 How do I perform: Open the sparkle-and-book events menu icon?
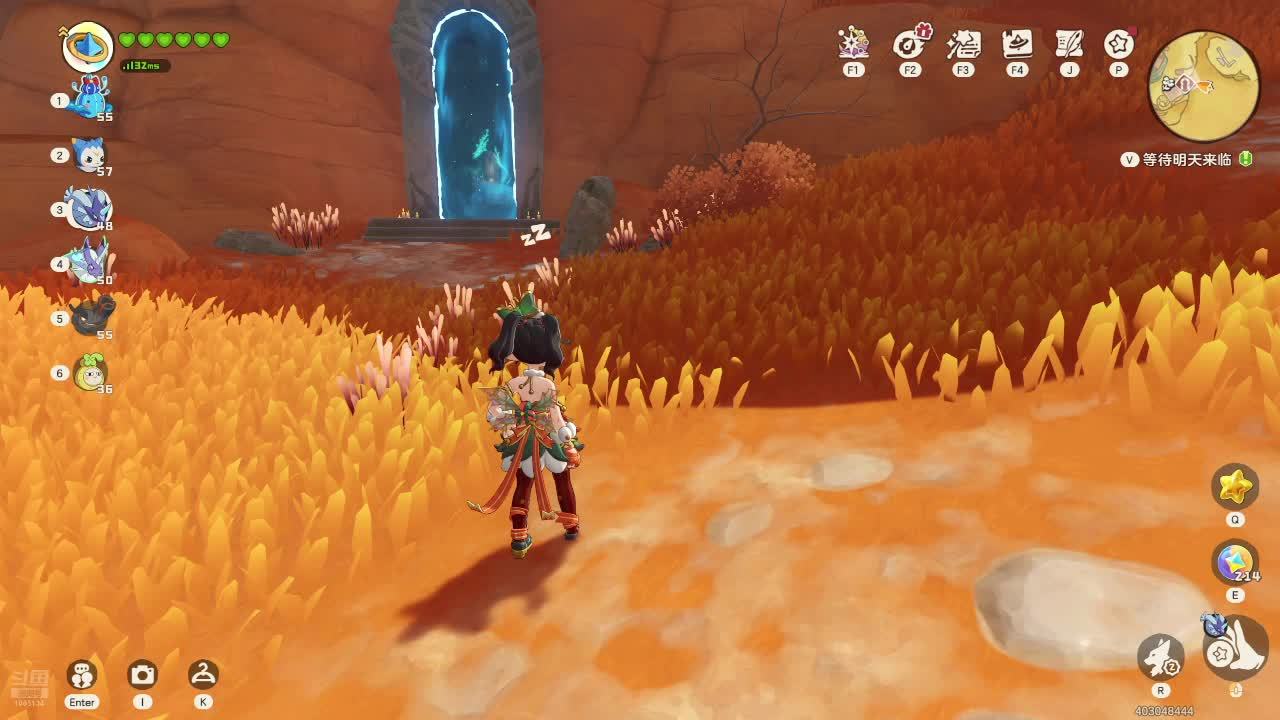tap(853, 44)
